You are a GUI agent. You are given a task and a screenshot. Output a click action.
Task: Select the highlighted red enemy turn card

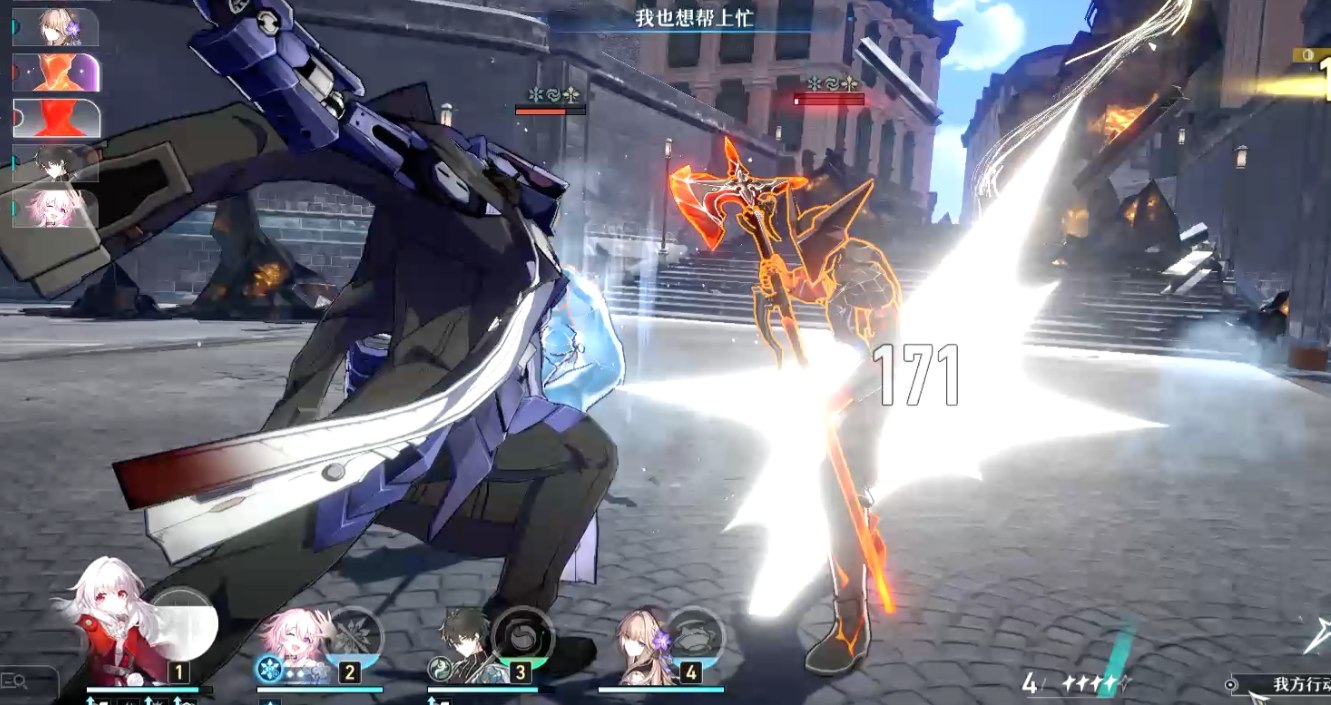point(57,118)
